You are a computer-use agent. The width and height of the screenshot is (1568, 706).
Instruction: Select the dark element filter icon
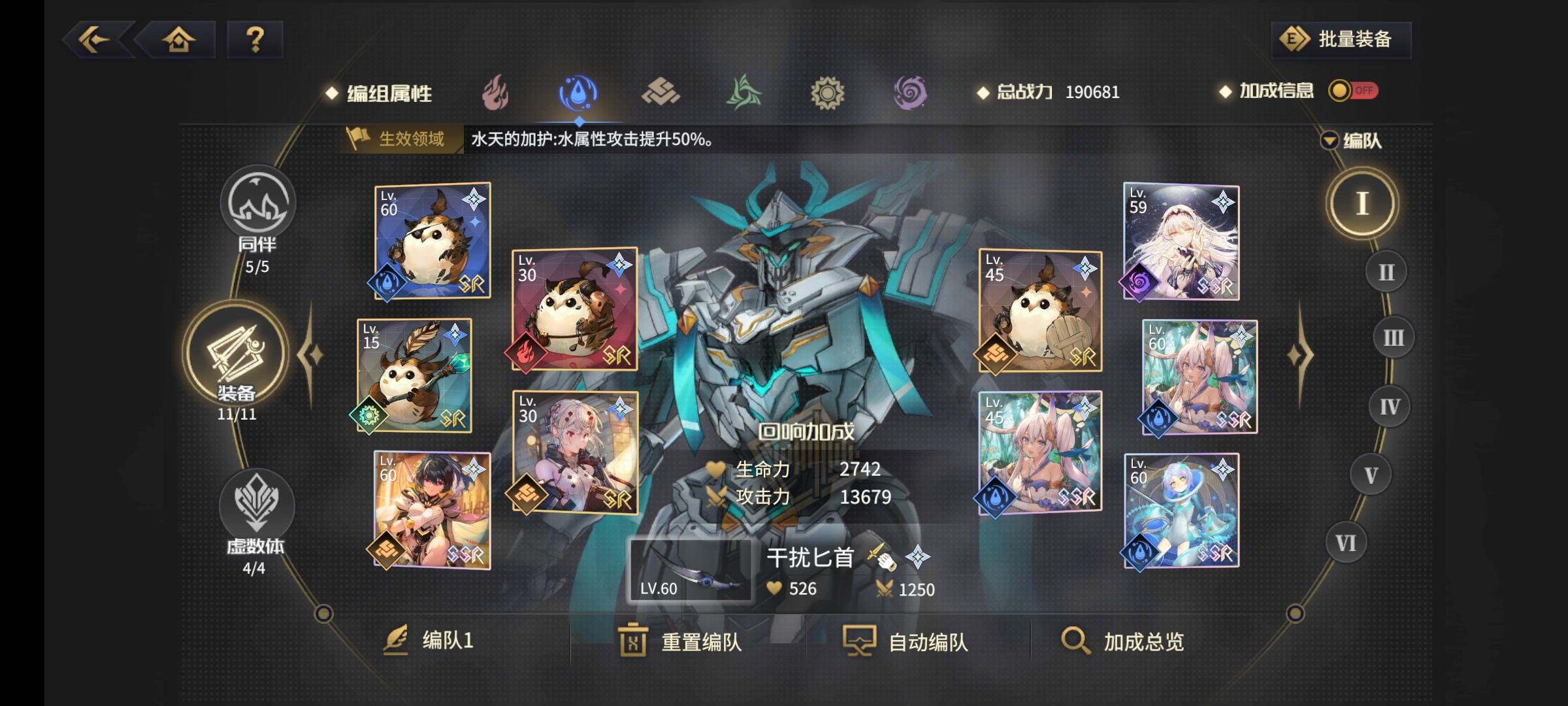[909, 92]
